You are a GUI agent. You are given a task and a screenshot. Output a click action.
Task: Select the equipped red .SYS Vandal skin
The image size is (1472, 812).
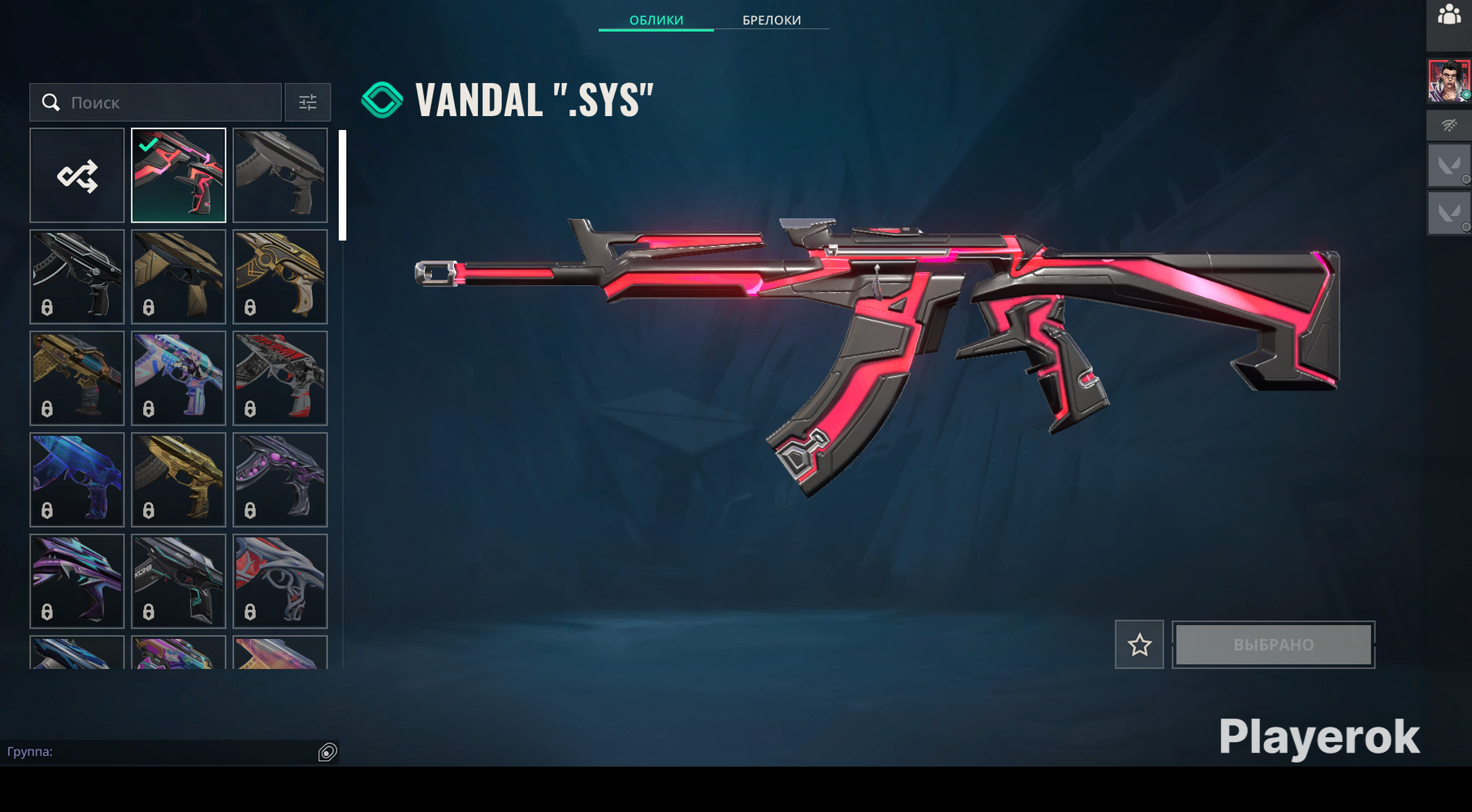tap(179, 175)
